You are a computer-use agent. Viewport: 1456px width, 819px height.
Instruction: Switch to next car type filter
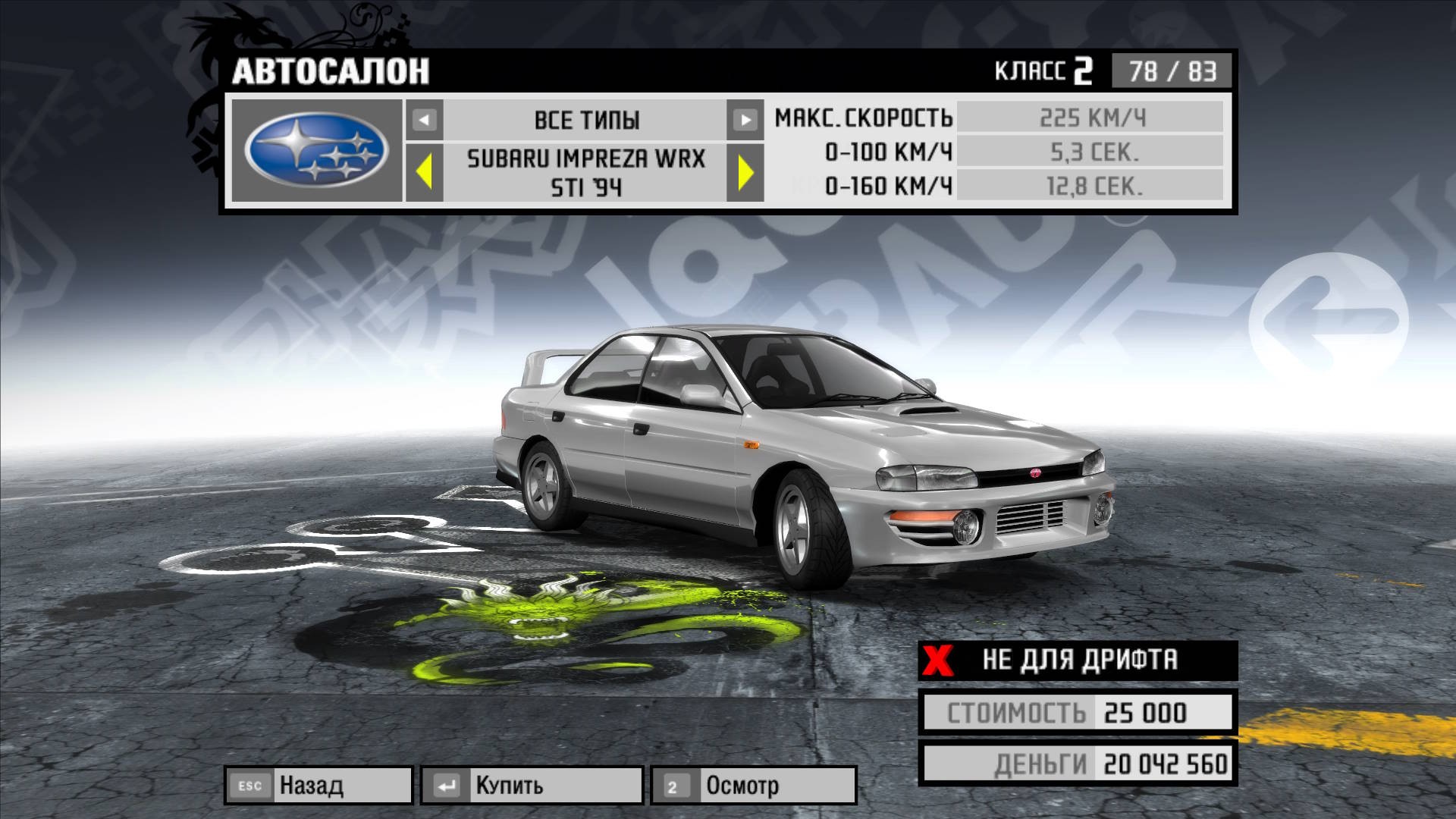745,120
